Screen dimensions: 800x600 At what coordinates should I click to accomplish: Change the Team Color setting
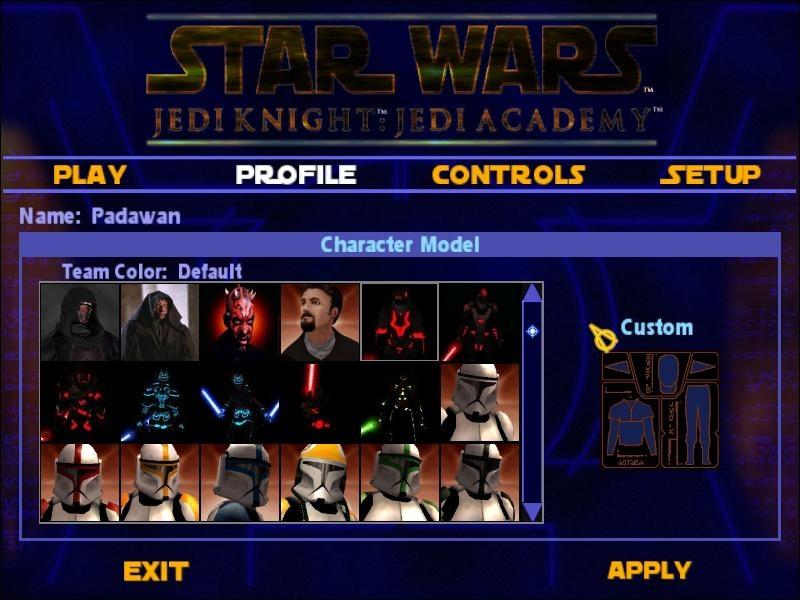pyautogui.click(x=152, y=271)
